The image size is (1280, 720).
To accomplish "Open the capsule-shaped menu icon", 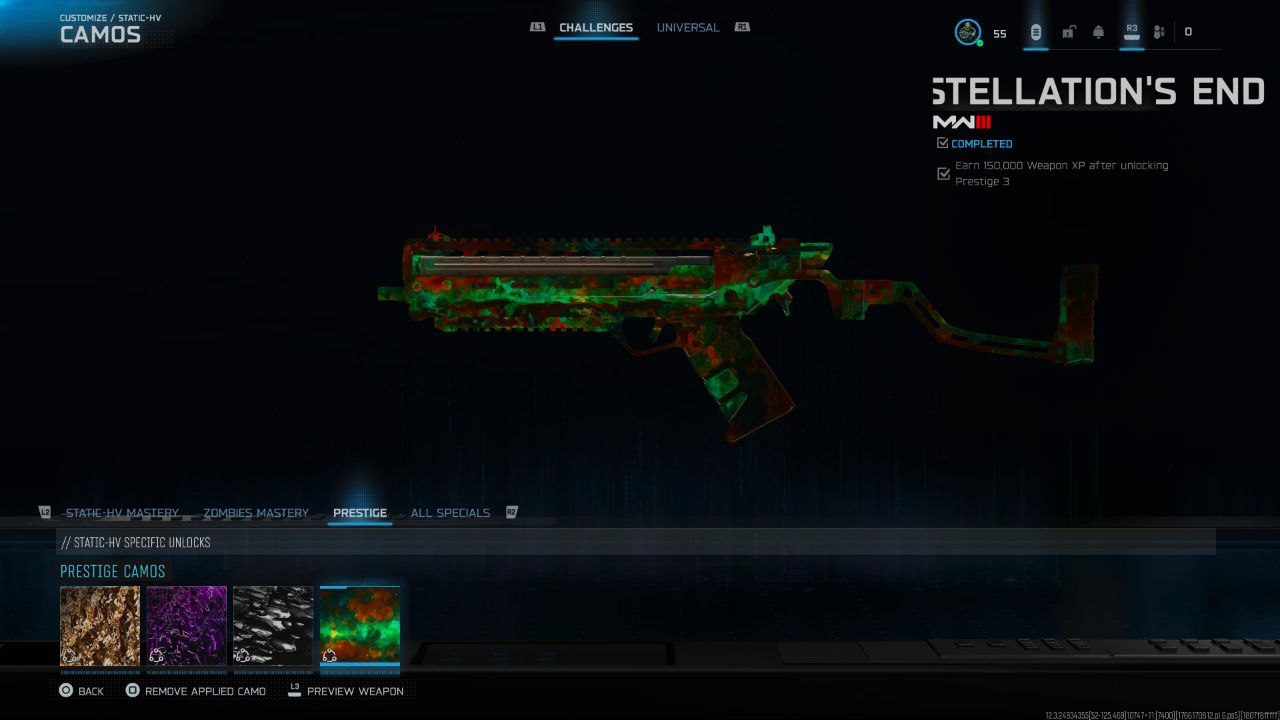I will pyautogui.click(x=1035, y=32).
